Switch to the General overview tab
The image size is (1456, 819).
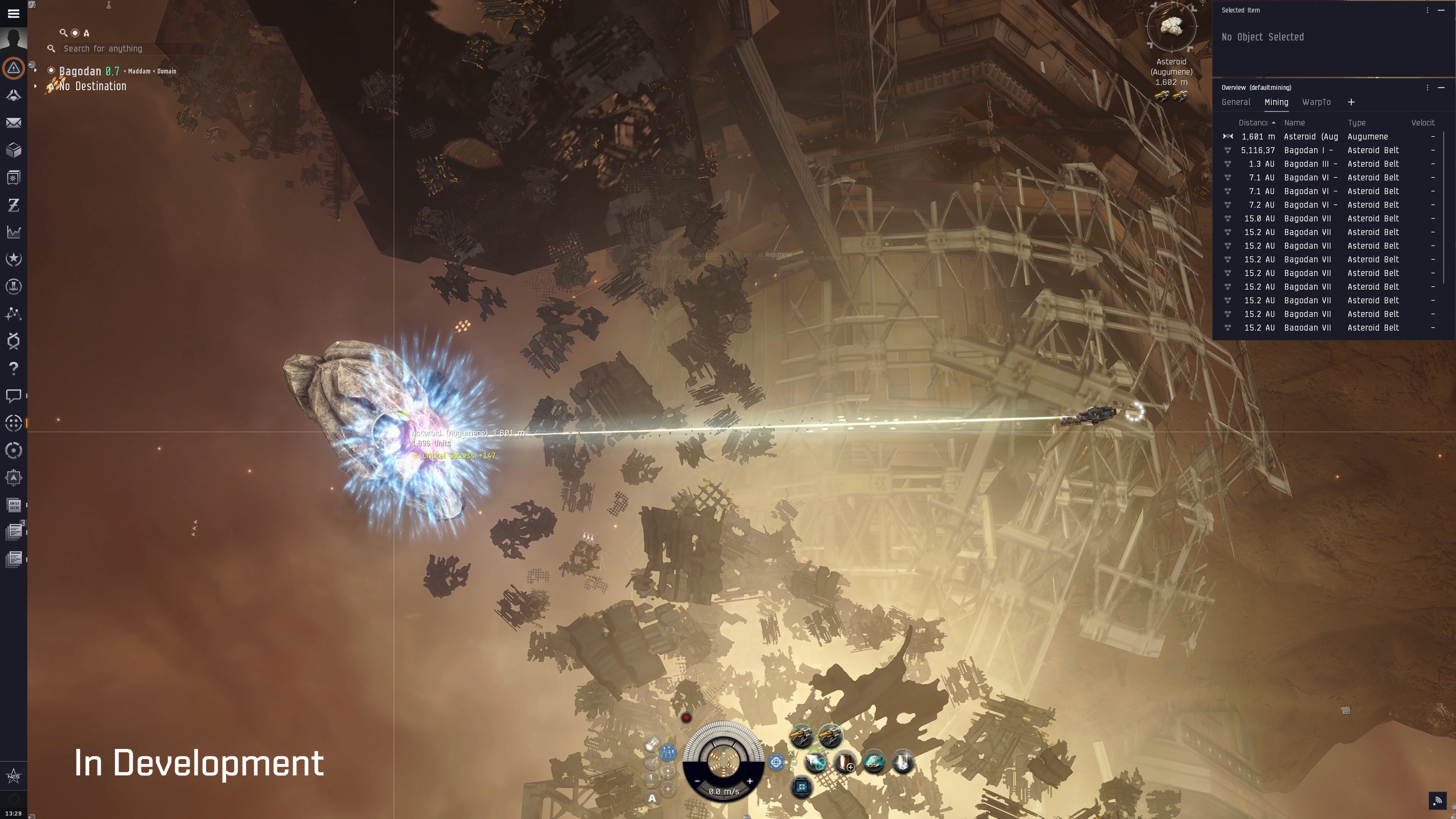[x=1236, y=102]
